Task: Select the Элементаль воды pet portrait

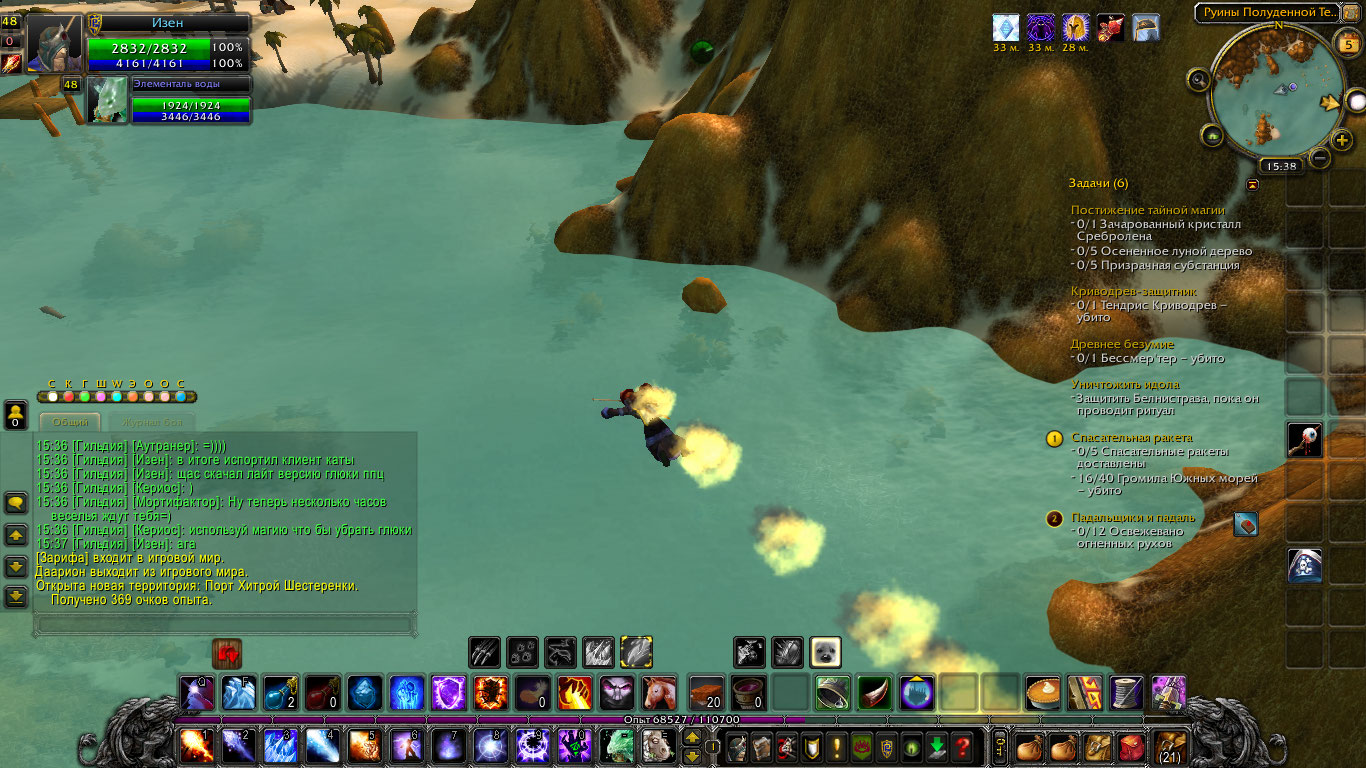Action: pos(107,100)
